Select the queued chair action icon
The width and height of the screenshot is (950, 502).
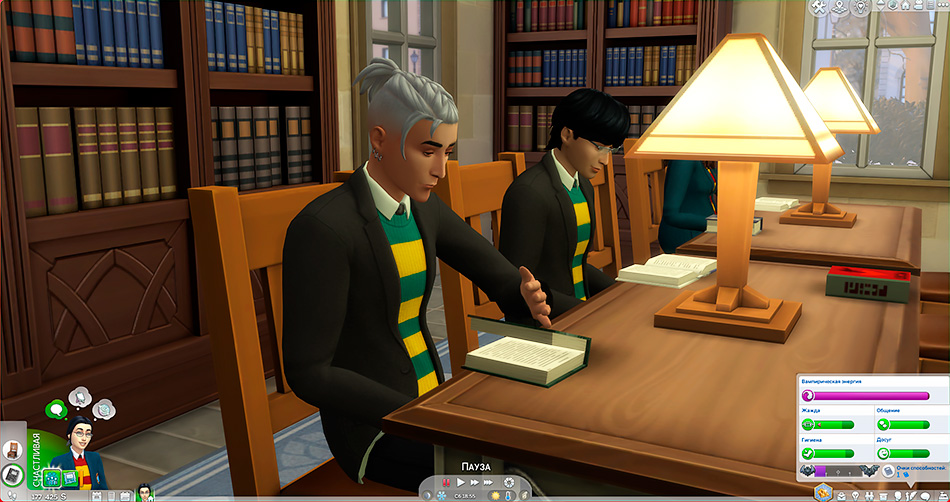[14, 450]
